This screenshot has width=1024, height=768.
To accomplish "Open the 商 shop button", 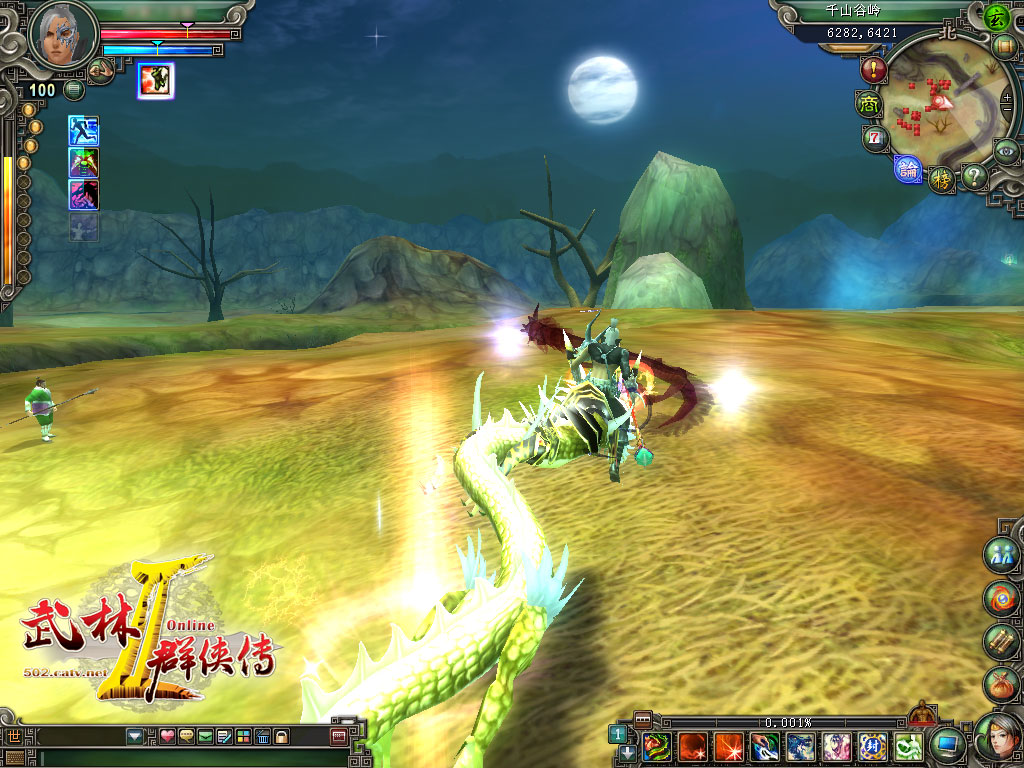I will pos(866,103).
